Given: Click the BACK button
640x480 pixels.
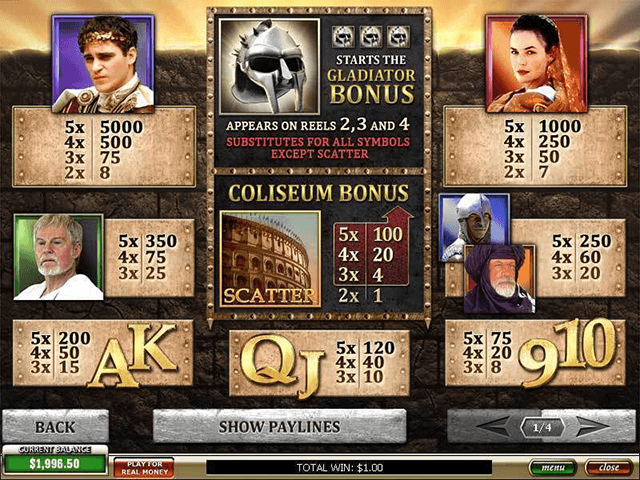Looking at the screenshot, I should click(x=55, y=427).
